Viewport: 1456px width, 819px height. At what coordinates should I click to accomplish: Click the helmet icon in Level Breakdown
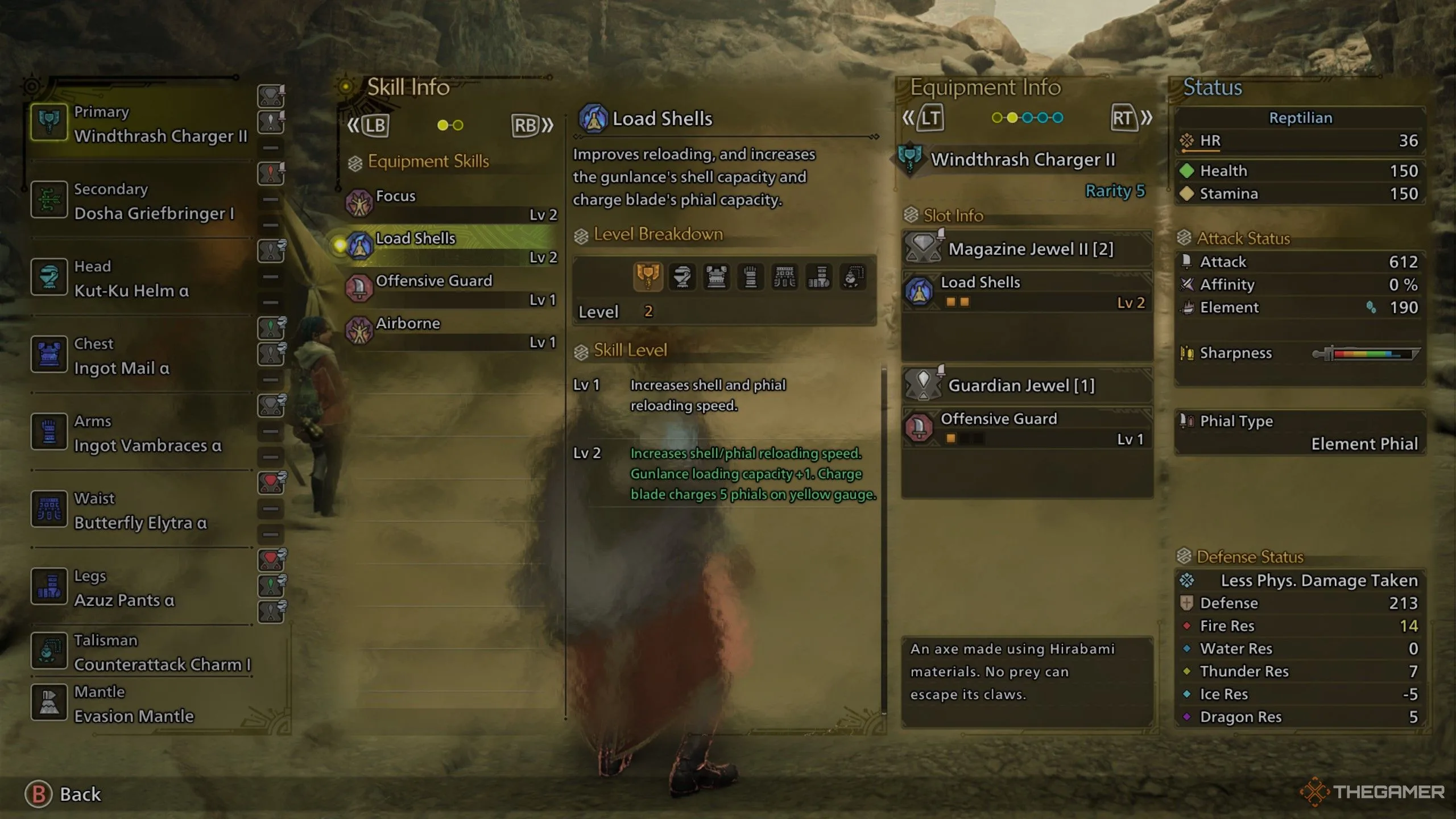682,277
